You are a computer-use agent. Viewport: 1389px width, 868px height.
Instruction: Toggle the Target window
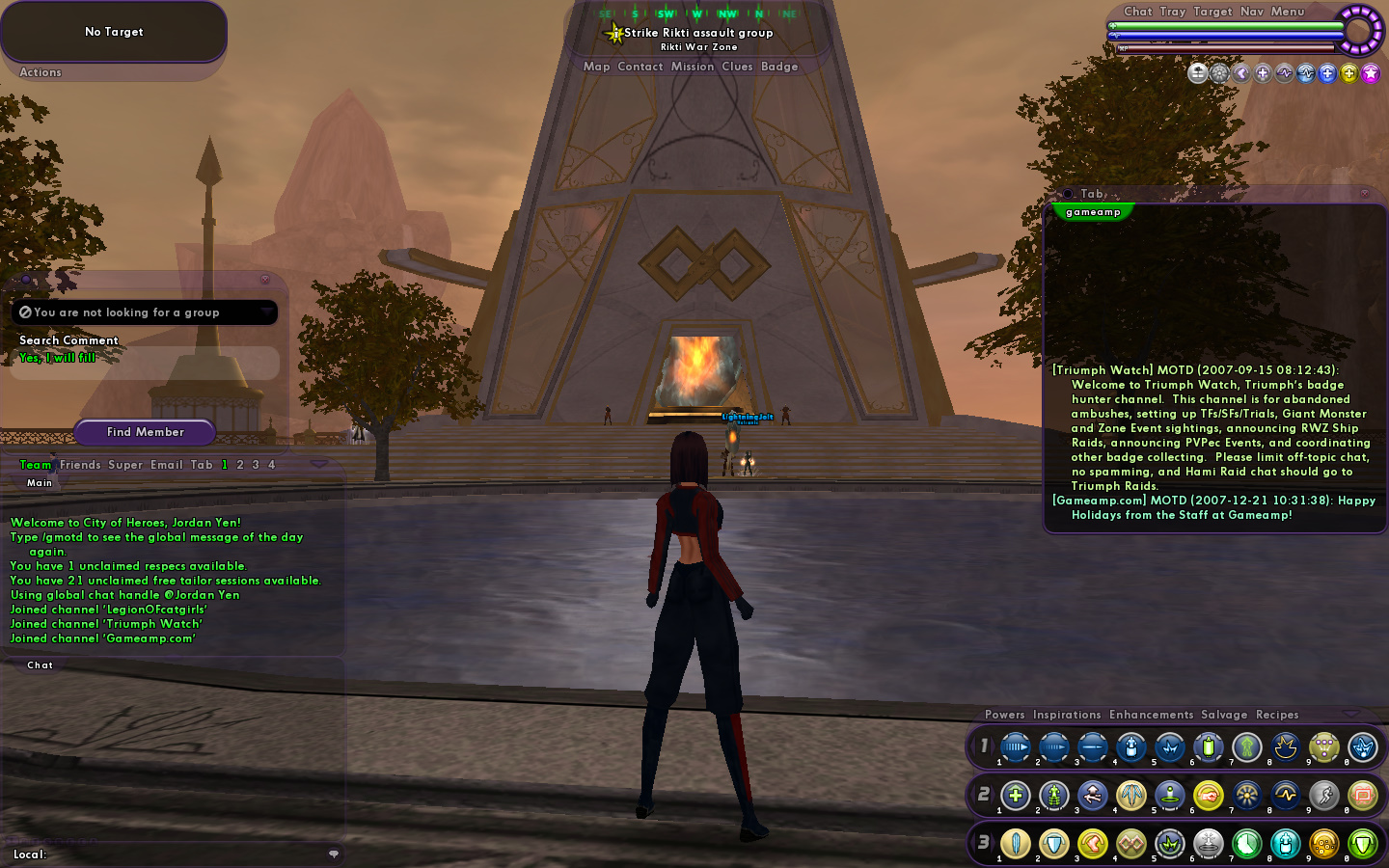coord(1212,12)
